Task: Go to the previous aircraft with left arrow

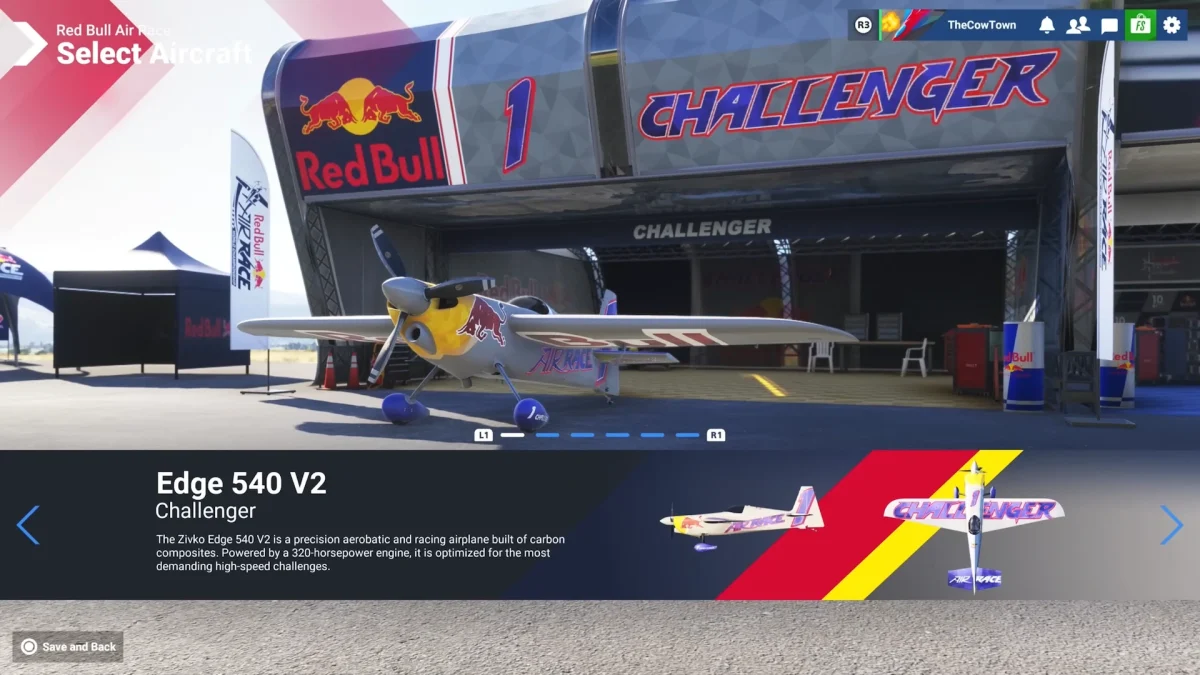Action: (x=28, y=525)
